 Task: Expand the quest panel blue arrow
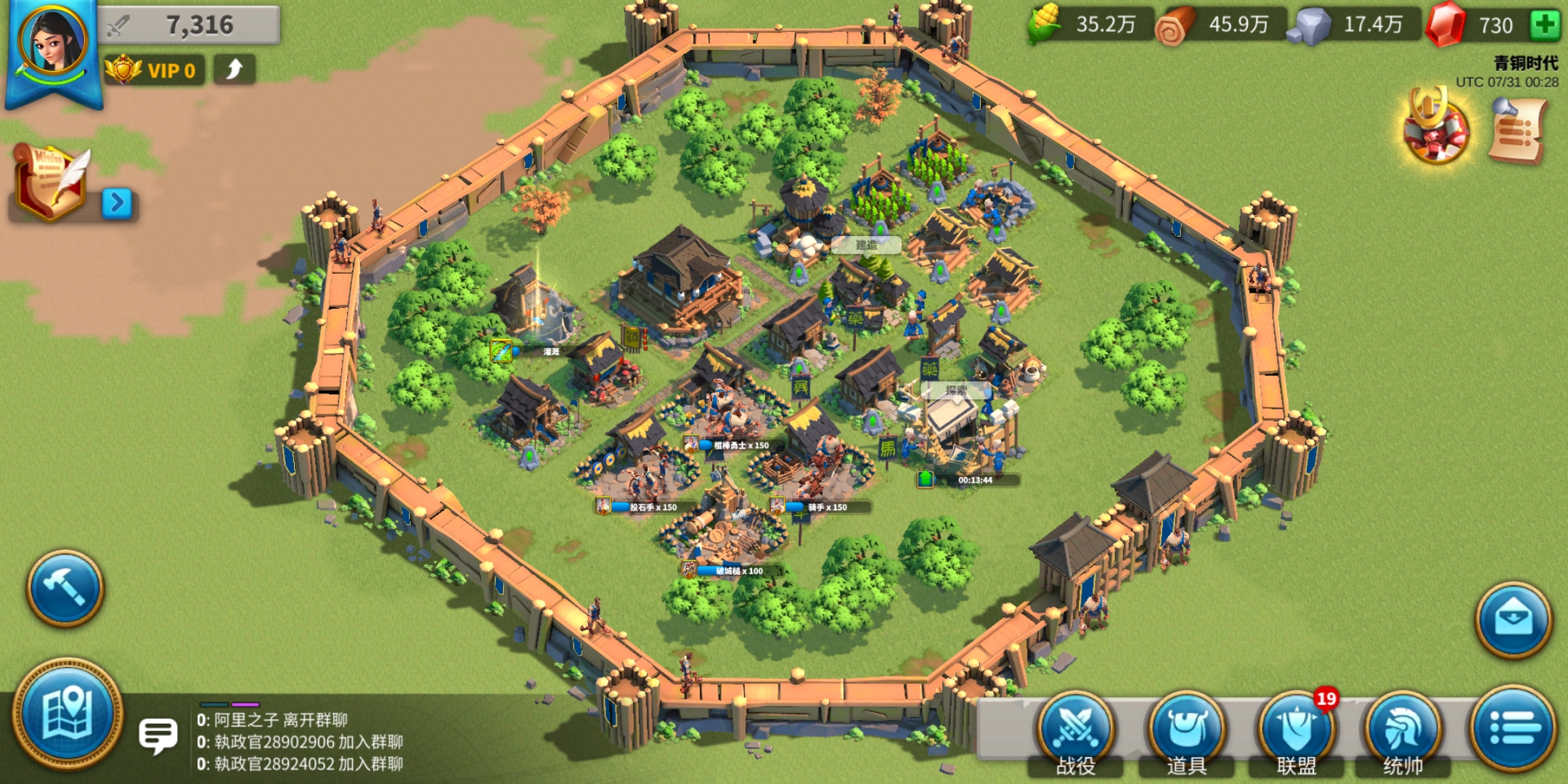pos(117,204)
